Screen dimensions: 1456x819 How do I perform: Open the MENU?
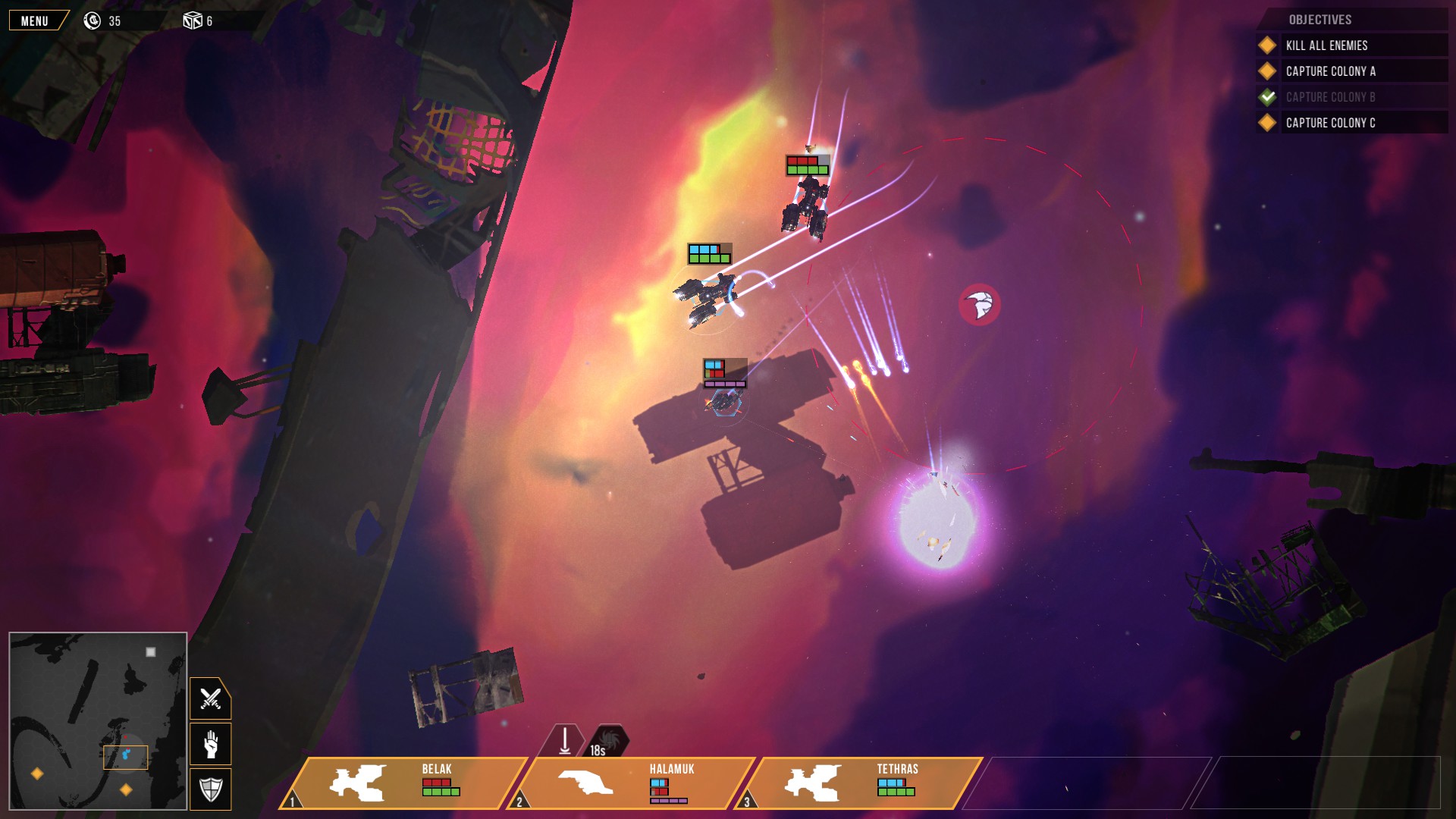click(x=35, y=20)
